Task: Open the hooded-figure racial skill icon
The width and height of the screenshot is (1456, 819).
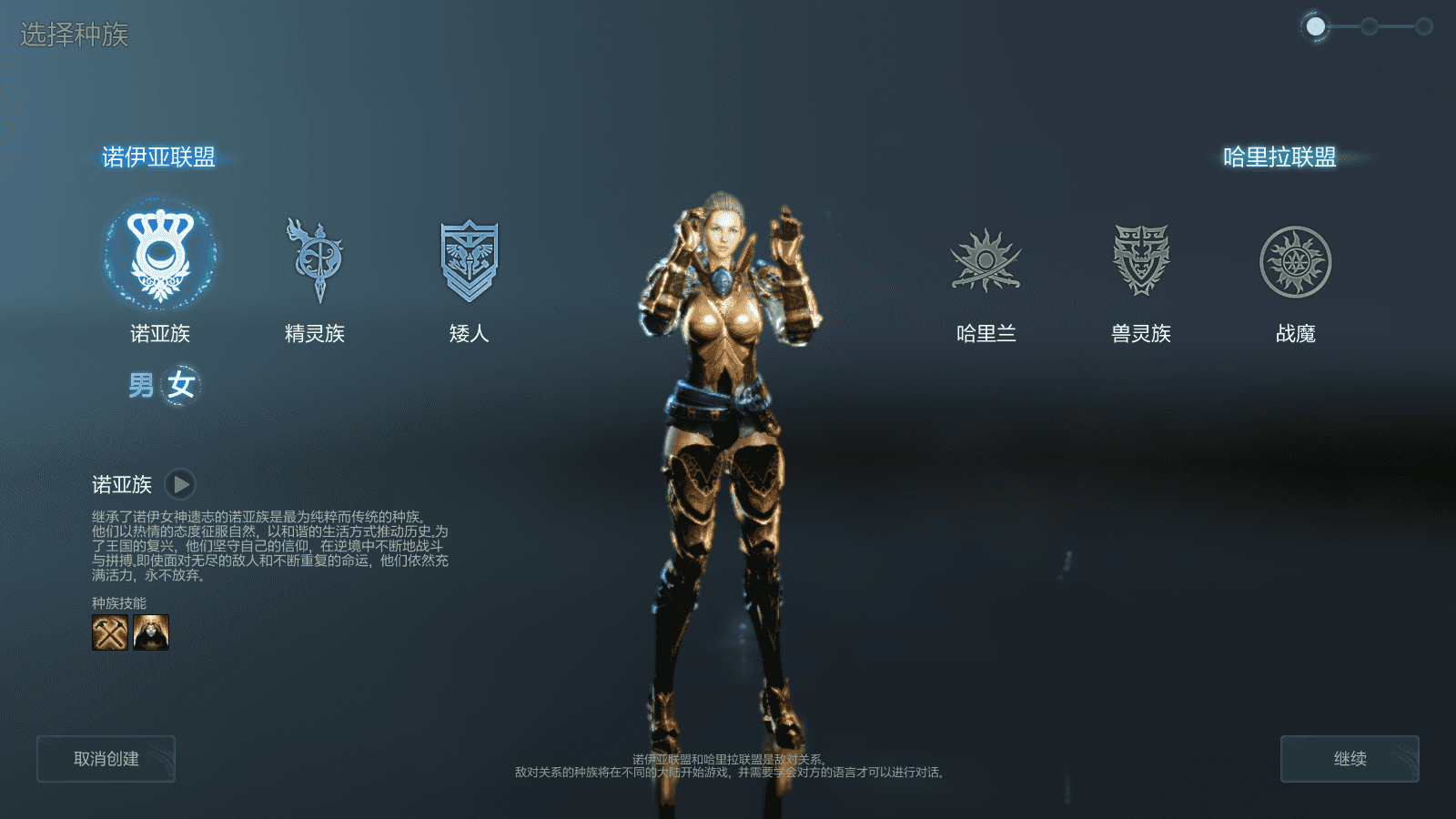Action: (151, 631)
